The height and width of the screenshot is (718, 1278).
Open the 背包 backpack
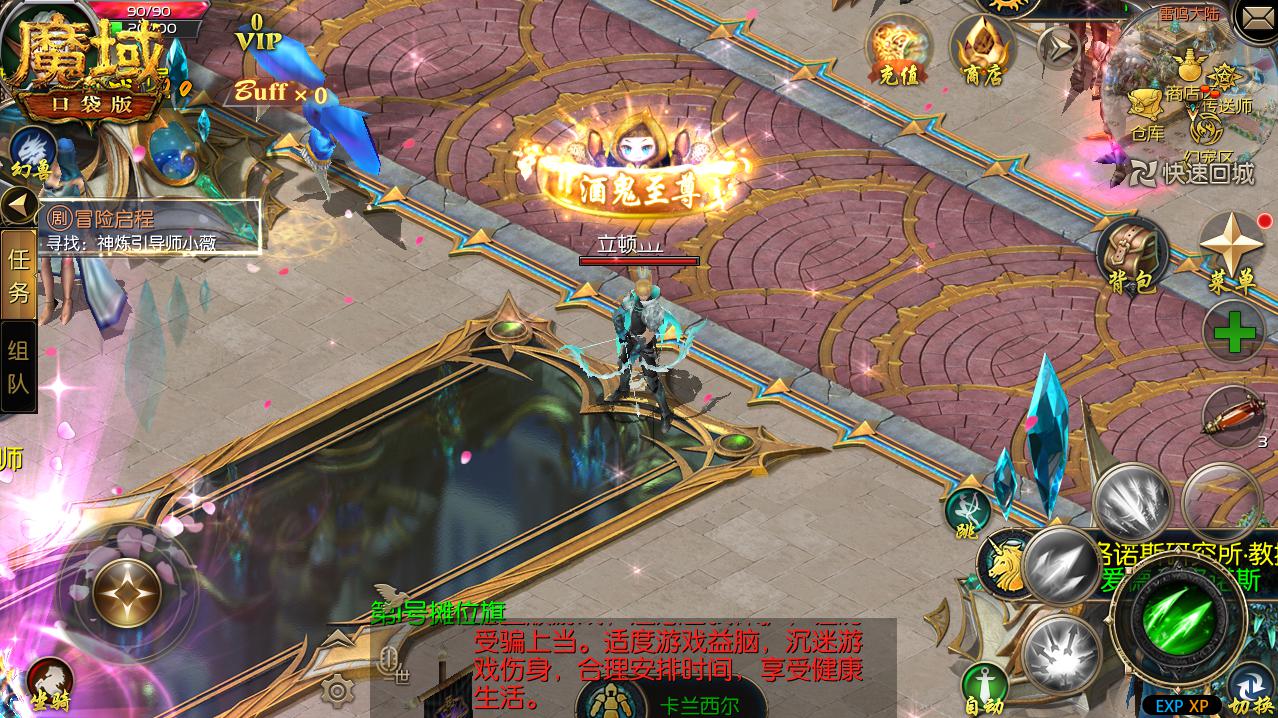coord(1132,256)
